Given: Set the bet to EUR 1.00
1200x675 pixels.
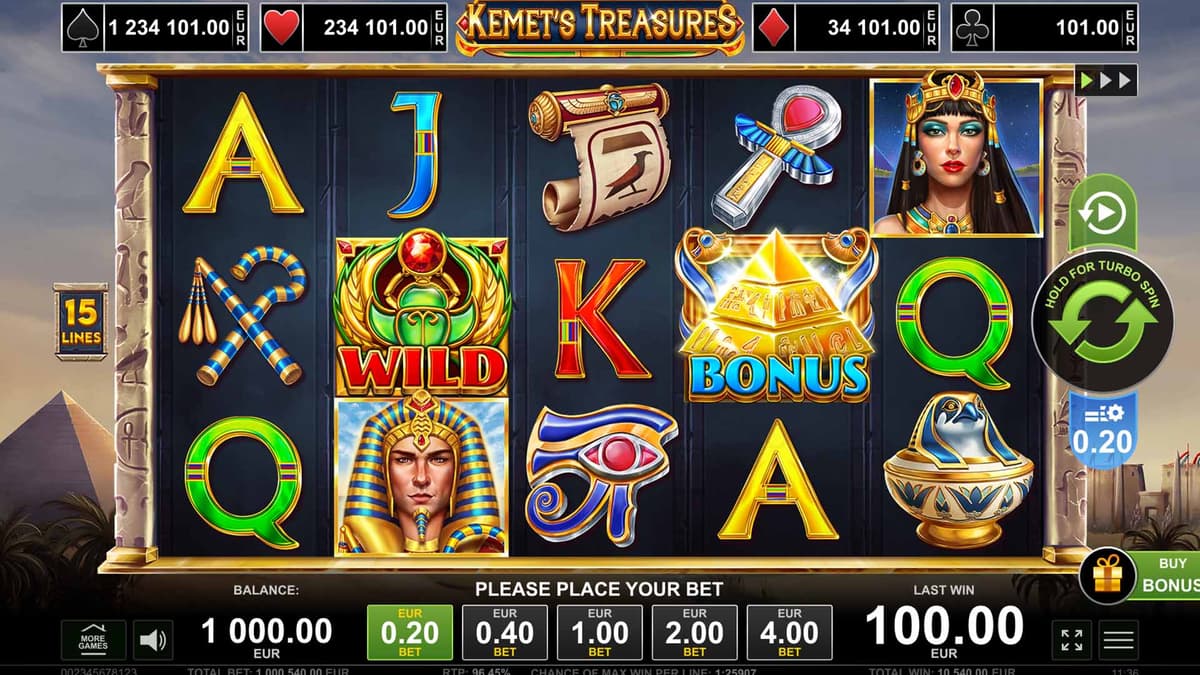Looking at the screenshot, I should [x=600, y=632].
